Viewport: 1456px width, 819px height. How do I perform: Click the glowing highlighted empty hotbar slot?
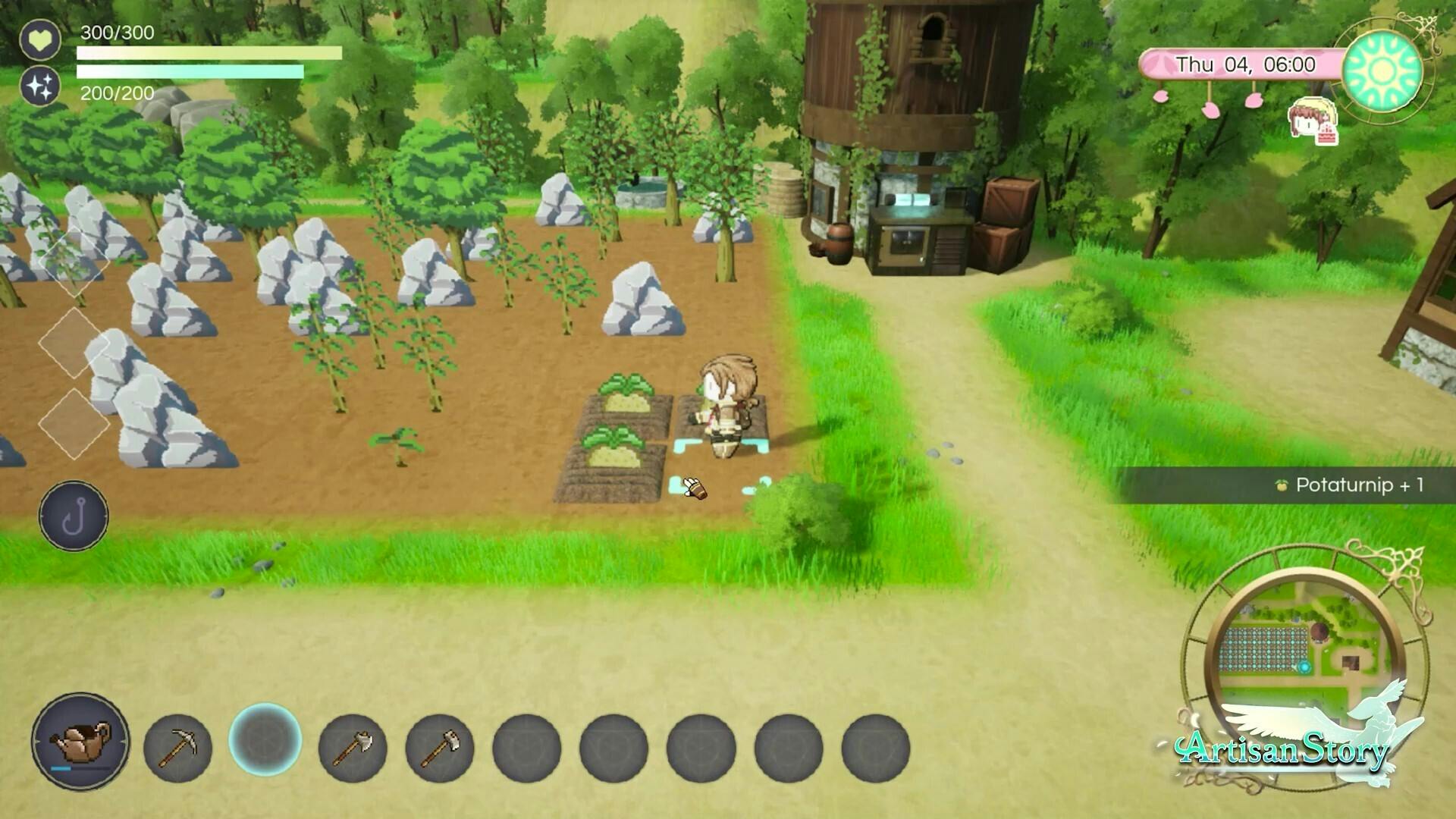265,739
